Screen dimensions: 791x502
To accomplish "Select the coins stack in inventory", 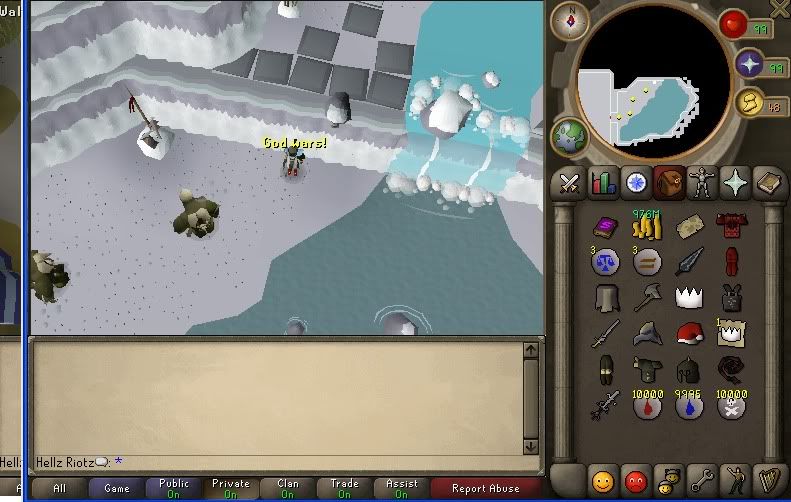I will pos(651,228).
